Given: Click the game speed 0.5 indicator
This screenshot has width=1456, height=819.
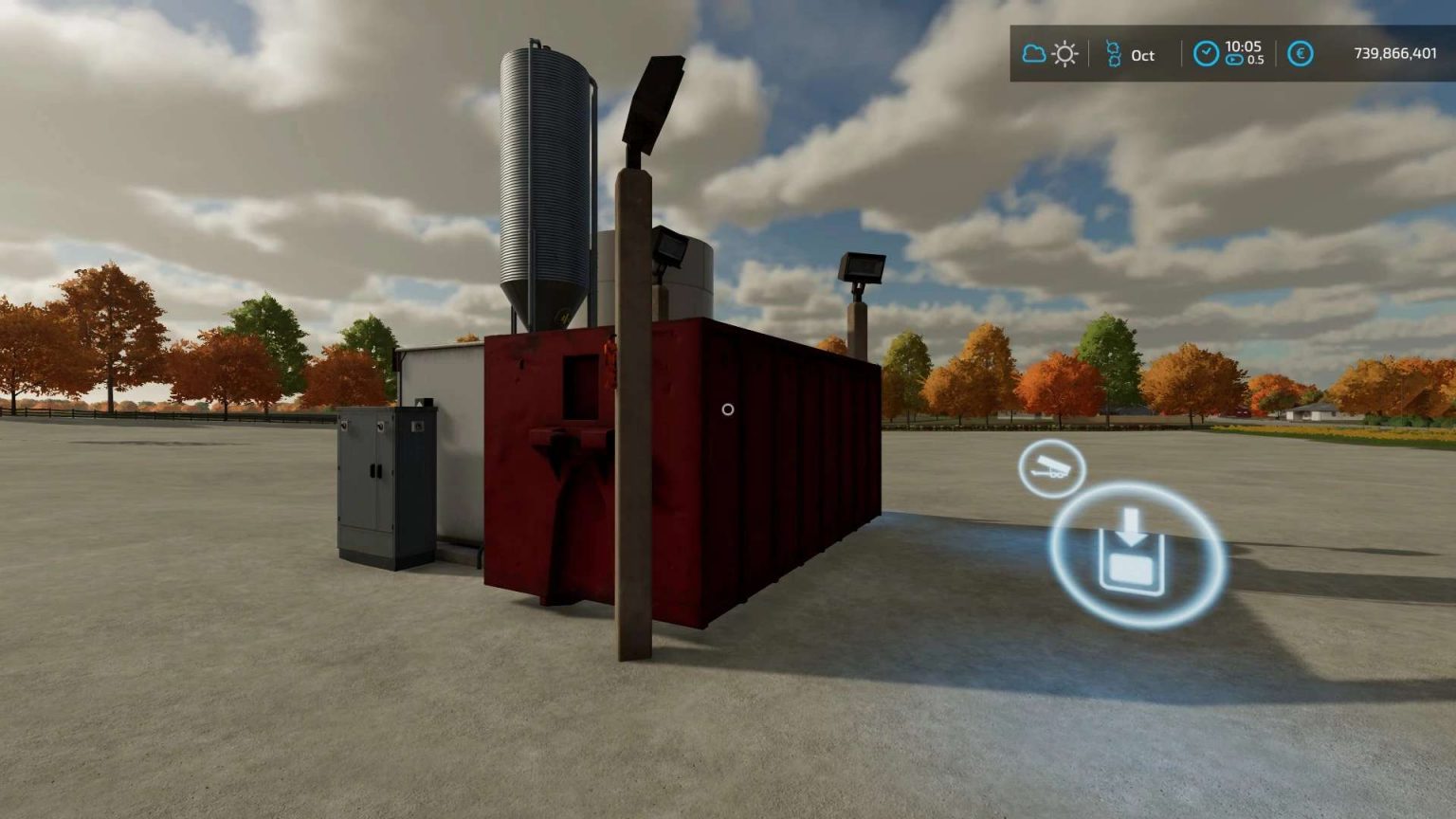Looking at the screenshot, I should (1258, 61).
